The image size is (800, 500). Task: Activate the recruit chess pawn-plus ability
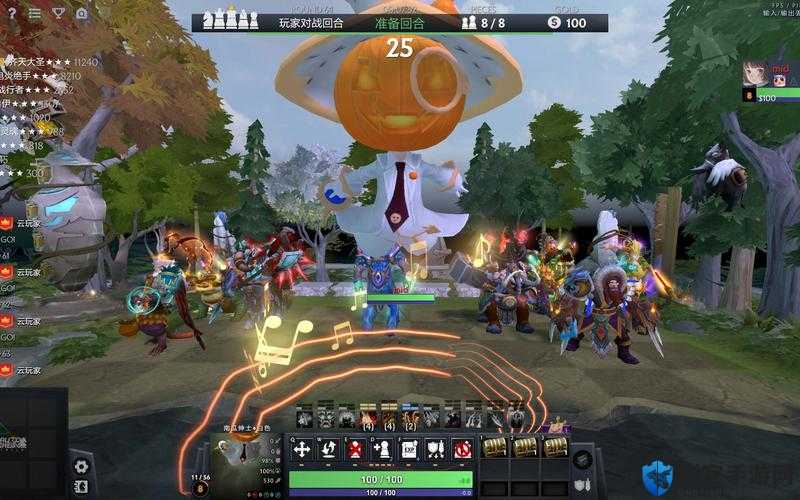381,449
